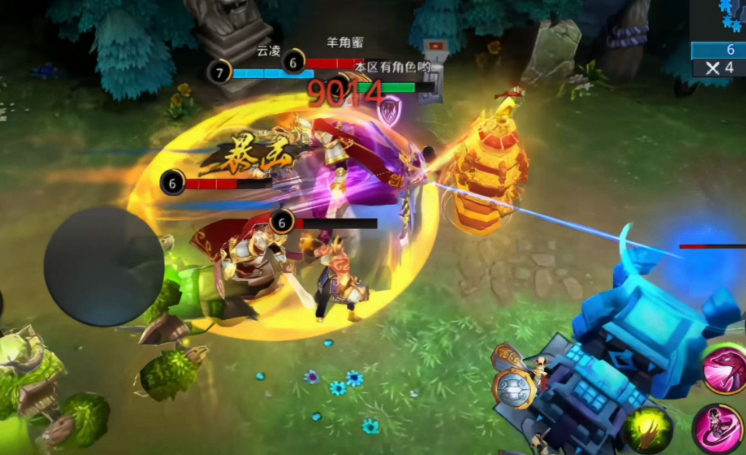Image resolution: width=746 pixels, height=455 pixels.
Task: Tap the virtual movement joystick
Action: click(x=103, y=266)
